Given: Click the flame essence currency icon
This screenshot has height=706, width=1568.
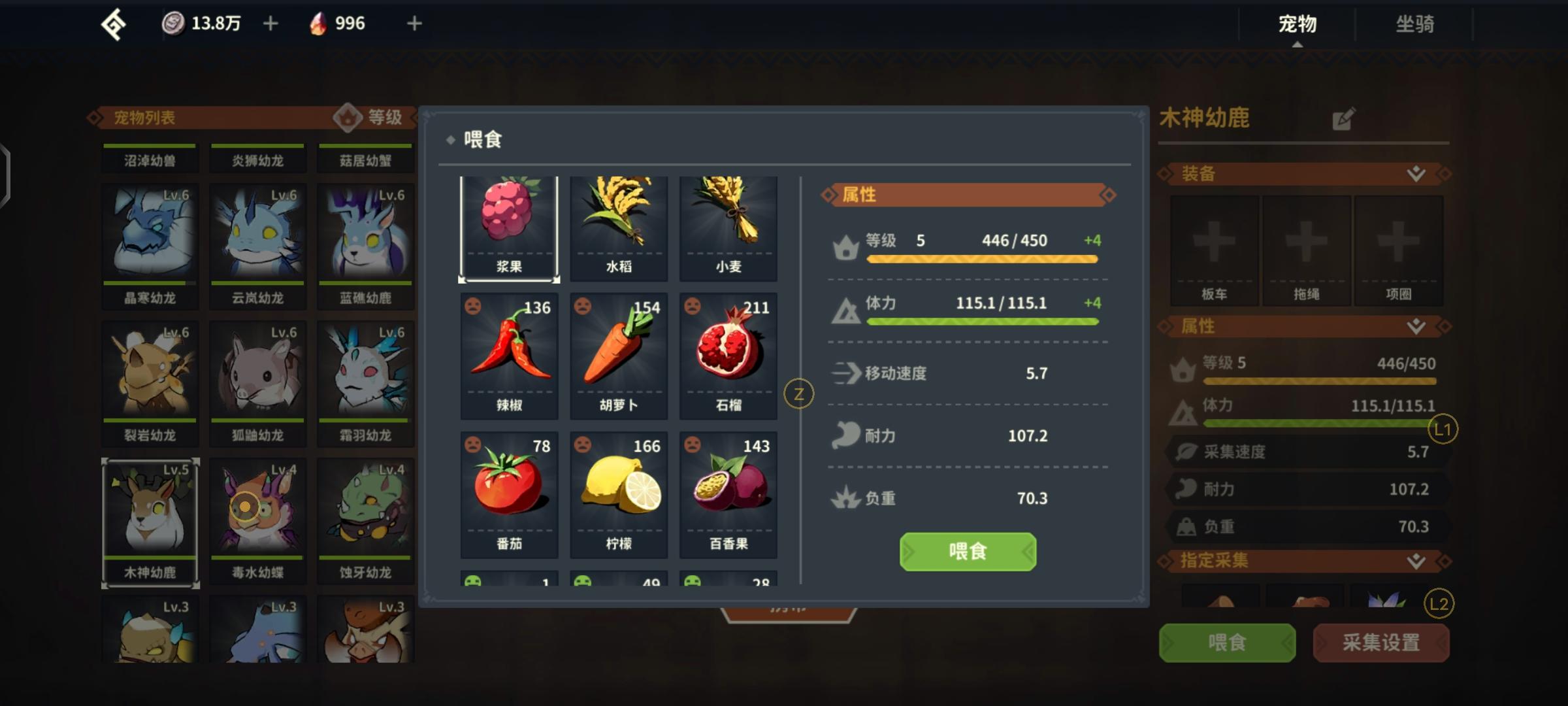Looking at the screenshot, I should (318, 23).
